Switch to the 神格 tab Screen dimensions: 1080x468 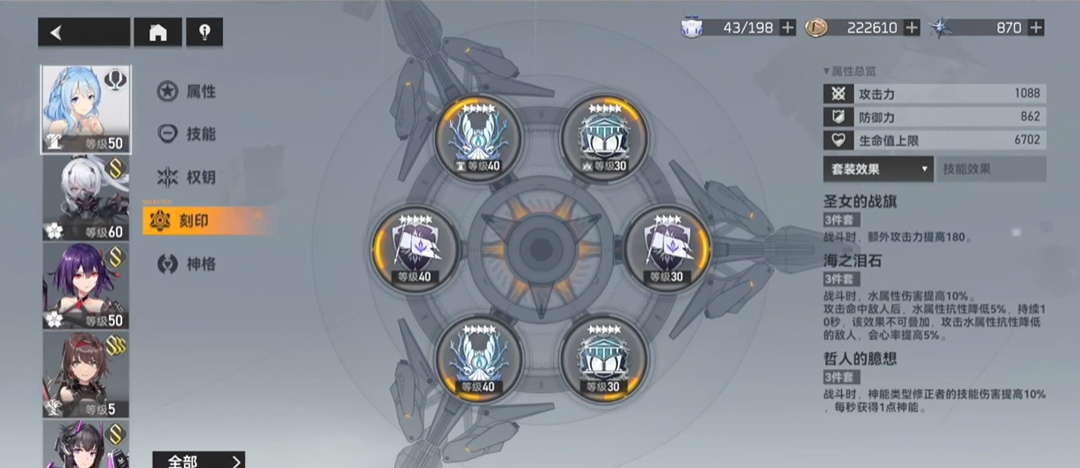[188, 264]
